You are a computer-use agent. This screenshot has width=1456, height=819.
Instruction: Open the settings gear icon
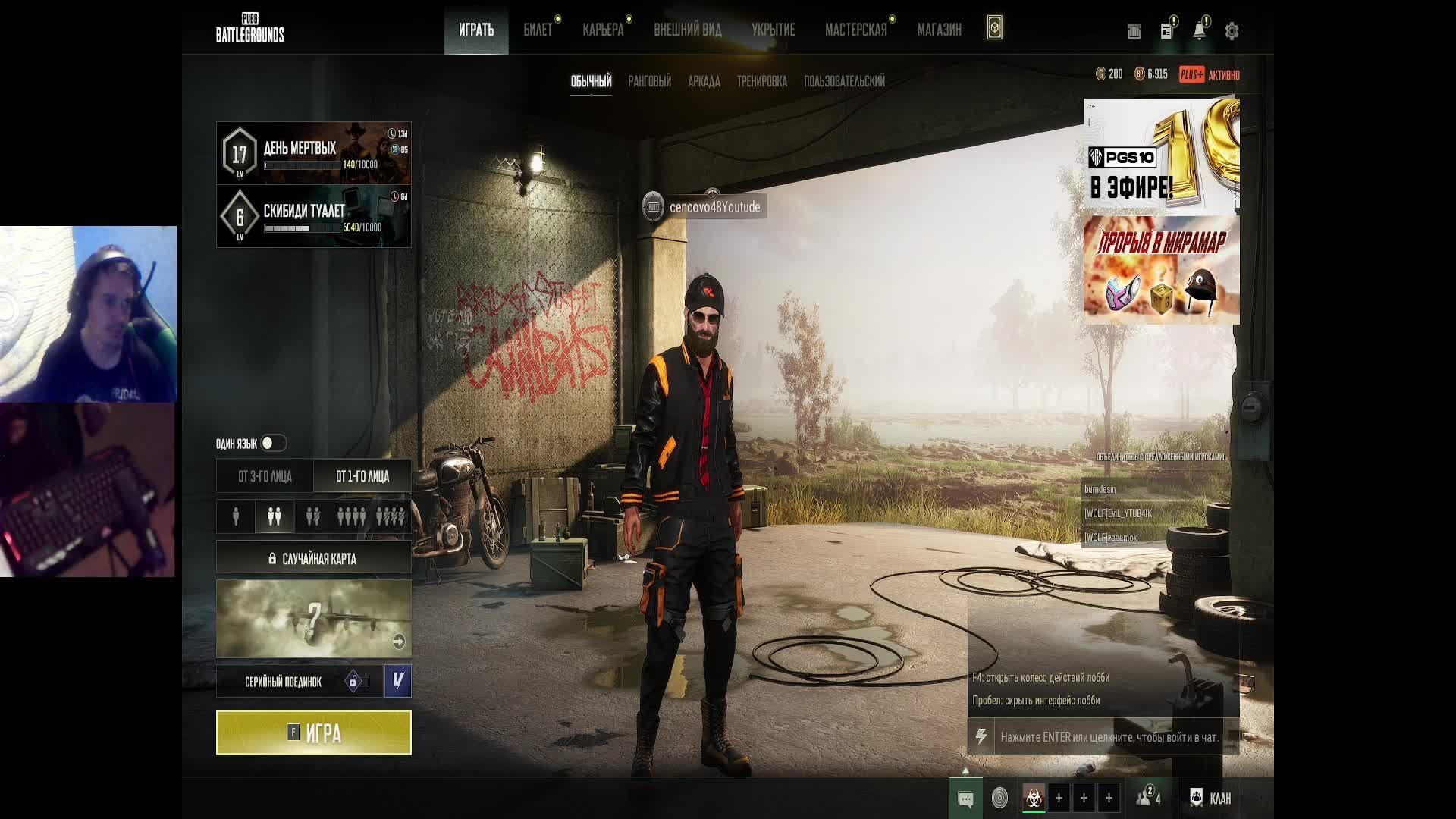tap(1232, 31)
